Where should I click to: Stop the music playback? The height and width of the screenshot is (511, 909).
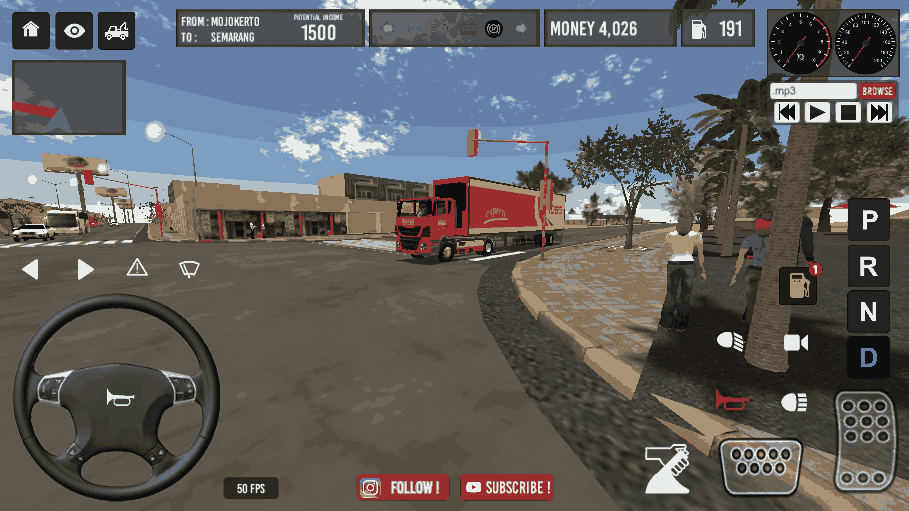848,113
